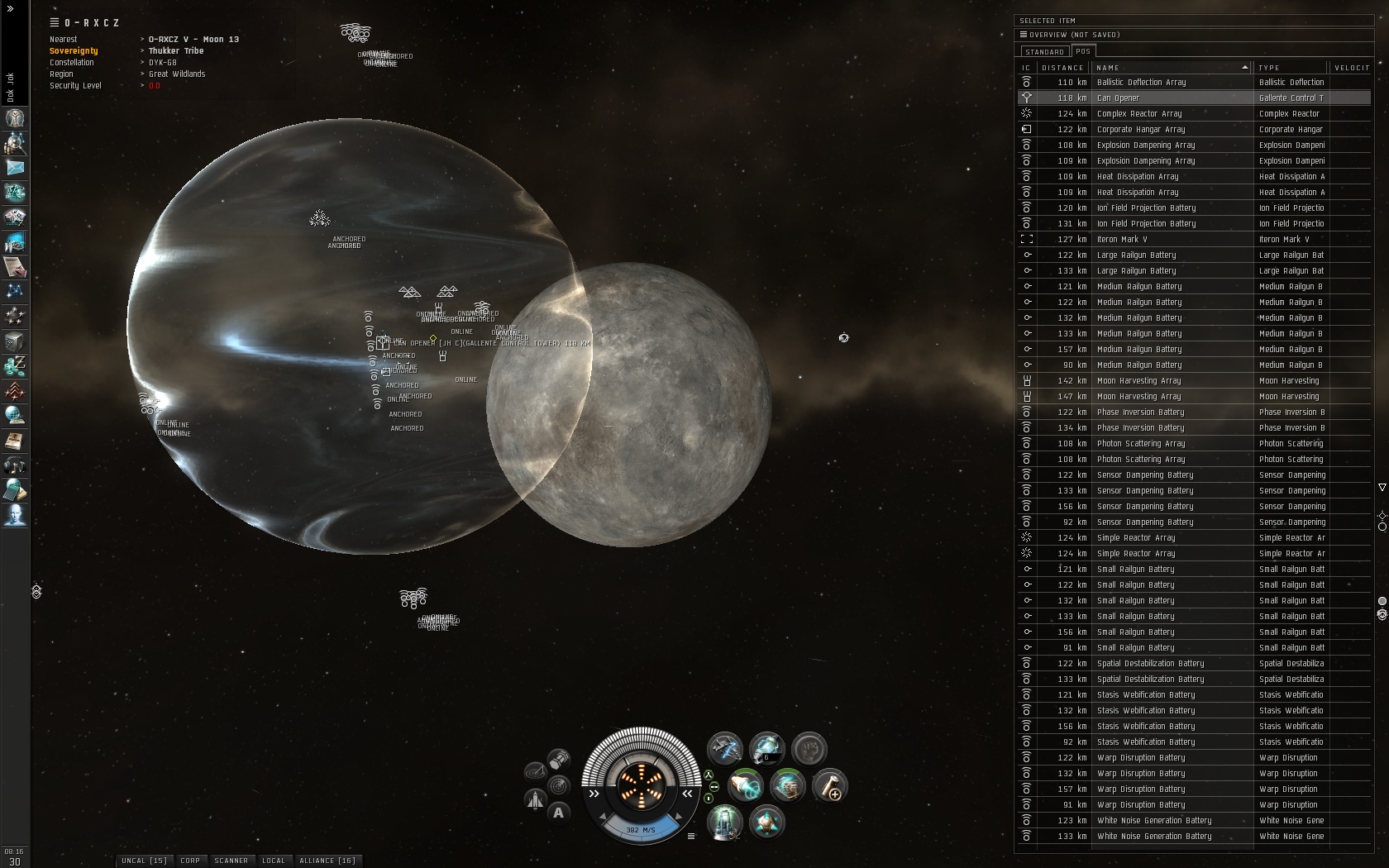This screenshot has width=1389, height=868.
Task: Open the jukebox headphones icon
Action: coord(15,465)
